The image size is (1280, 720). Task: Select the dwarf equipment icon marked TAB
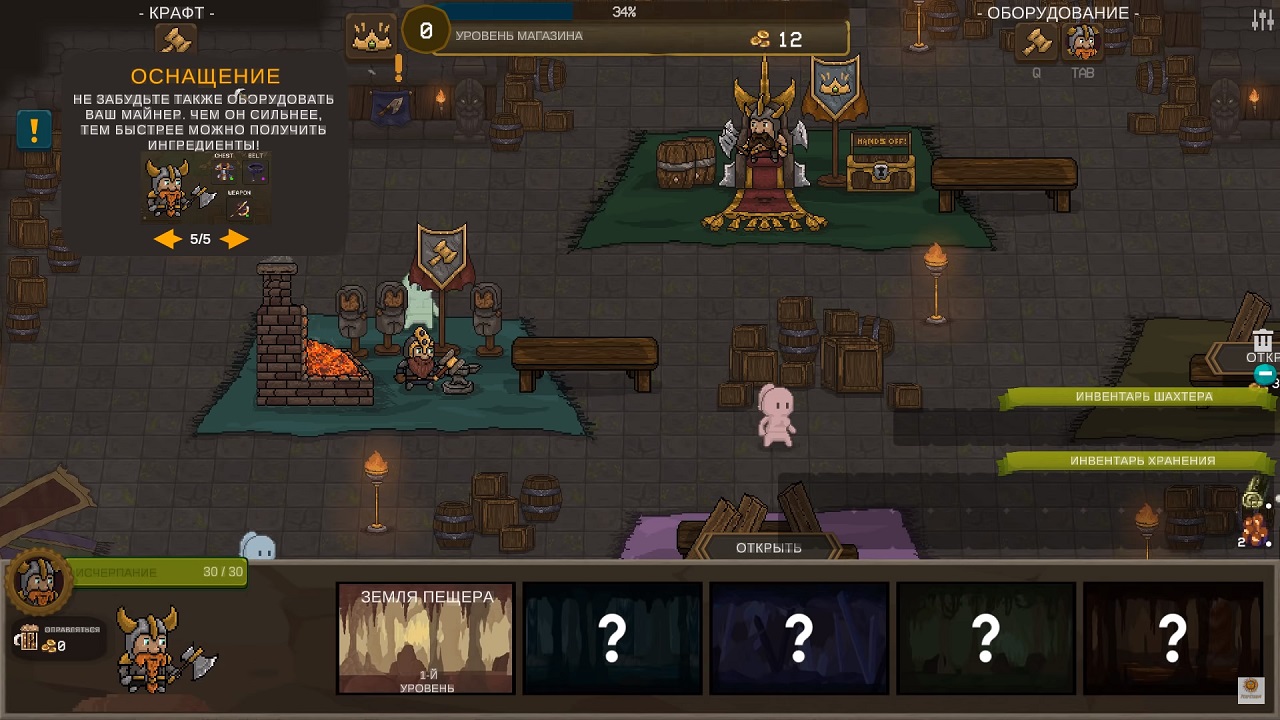pyautogui.click(x=1082, y=43)
